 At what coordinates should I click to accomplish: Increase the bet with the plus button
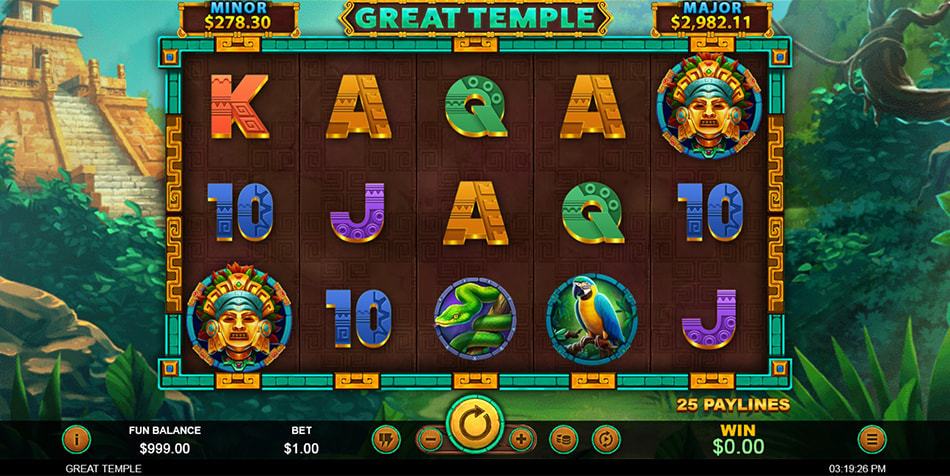tap(520, 439)
